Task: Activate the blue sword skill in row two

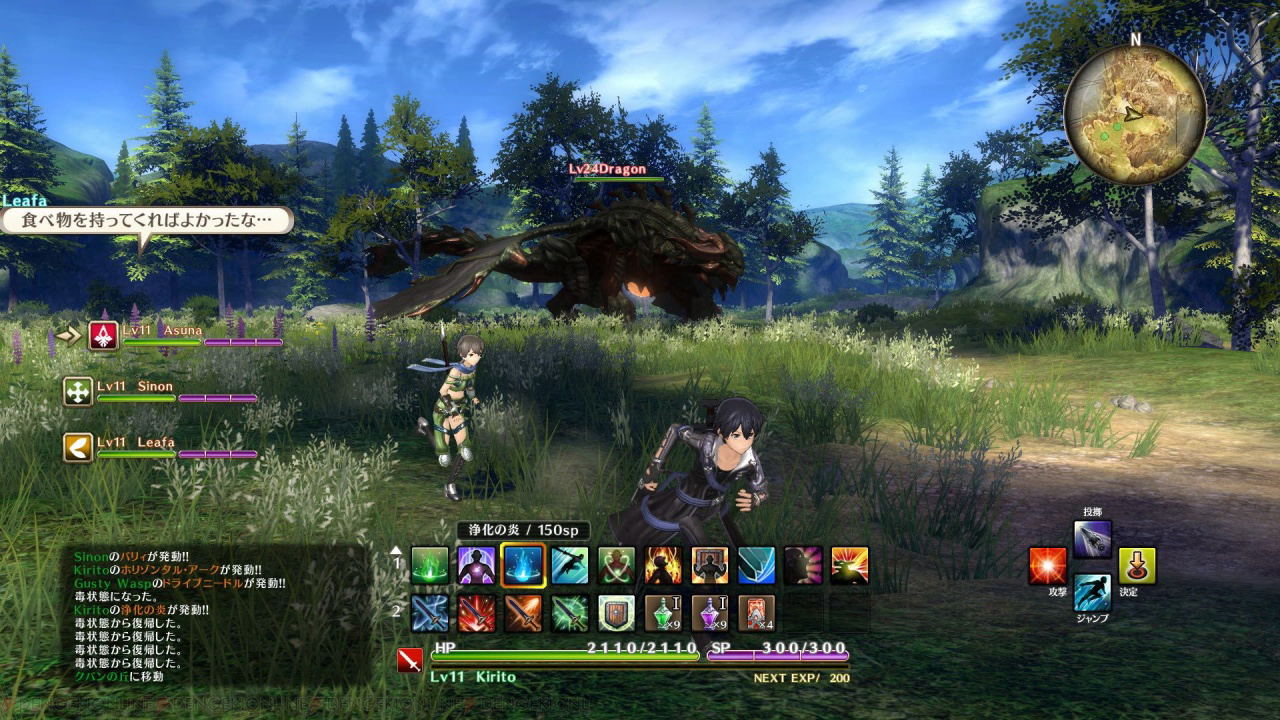Action: coord(430,612)
